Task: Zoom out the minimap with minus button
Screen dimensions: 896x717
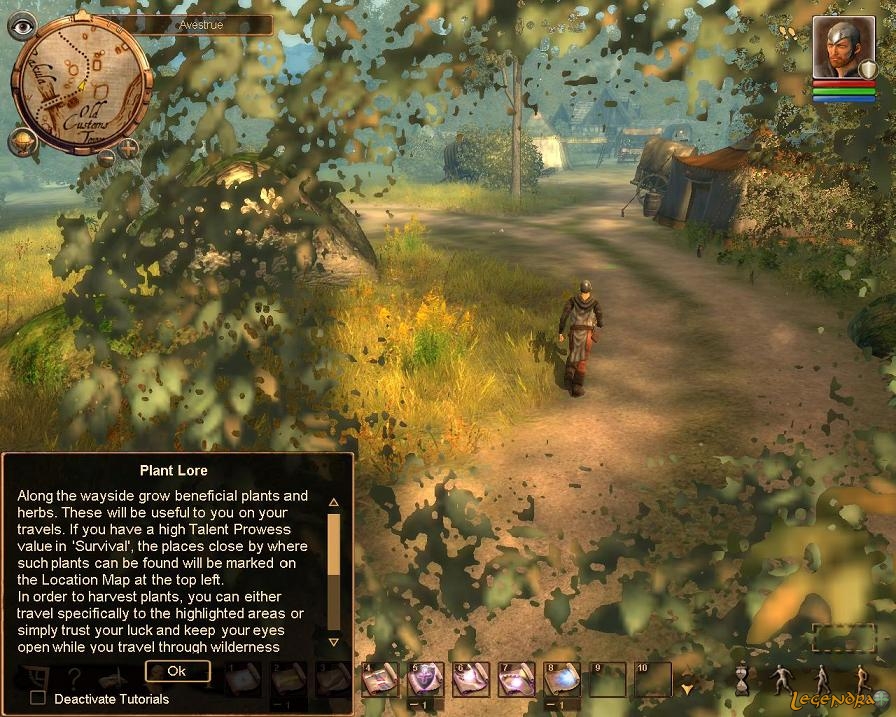Action: pos(106,157)
